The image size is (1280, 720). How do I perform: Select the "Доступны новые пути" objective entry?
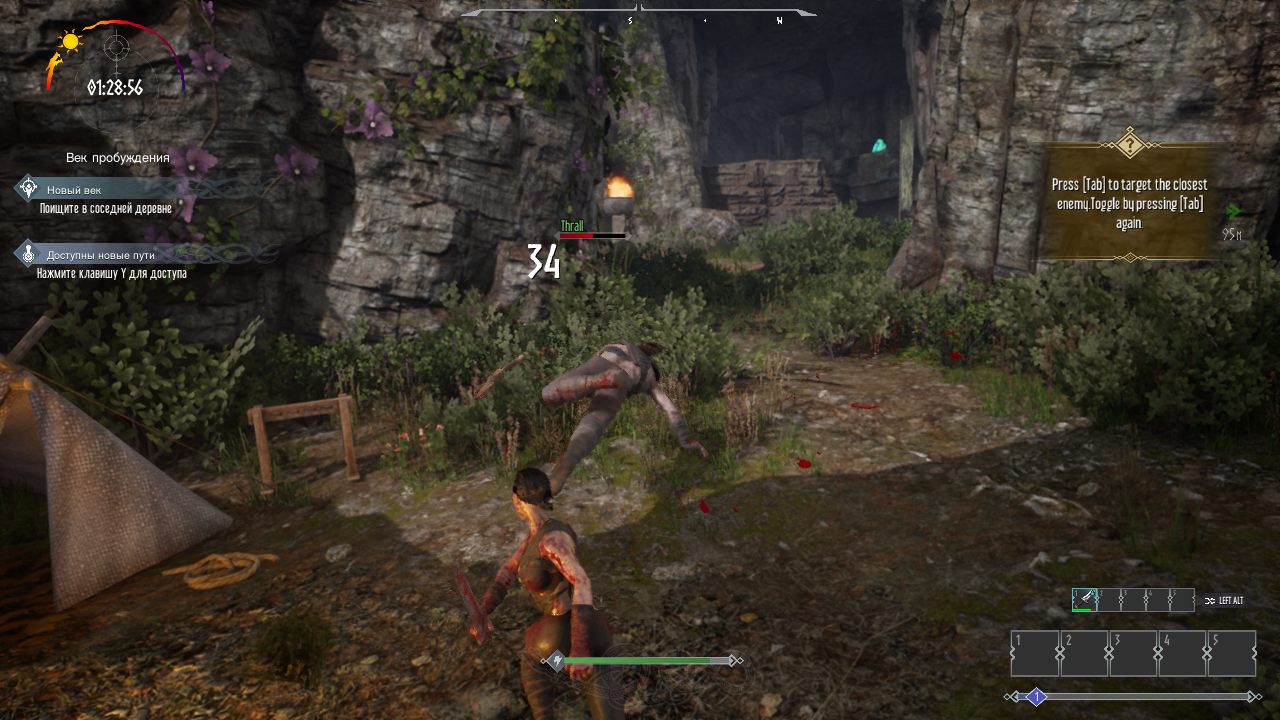(x=100, y=255)
